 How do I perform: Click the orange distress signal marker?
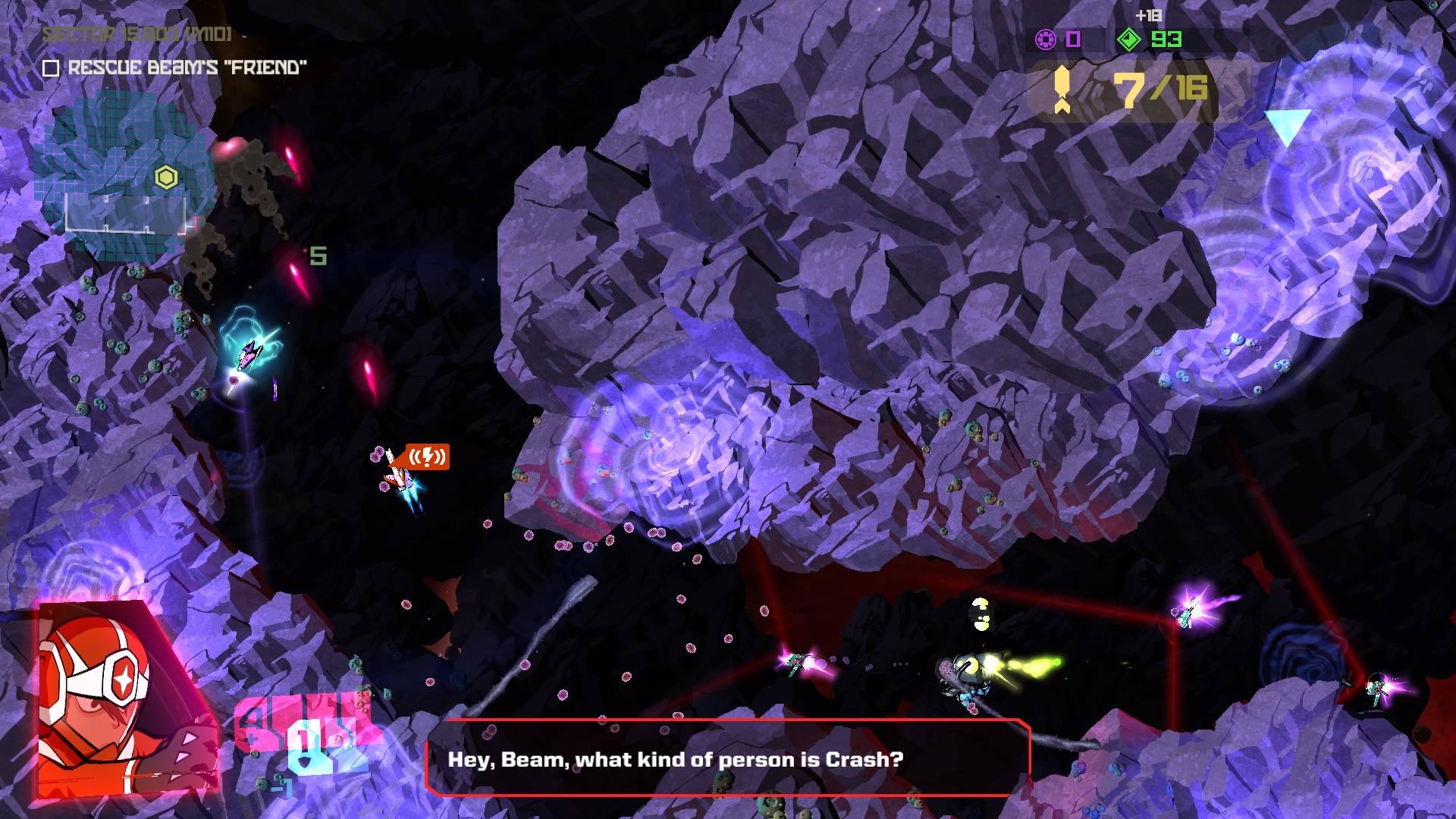pos(427,457)
